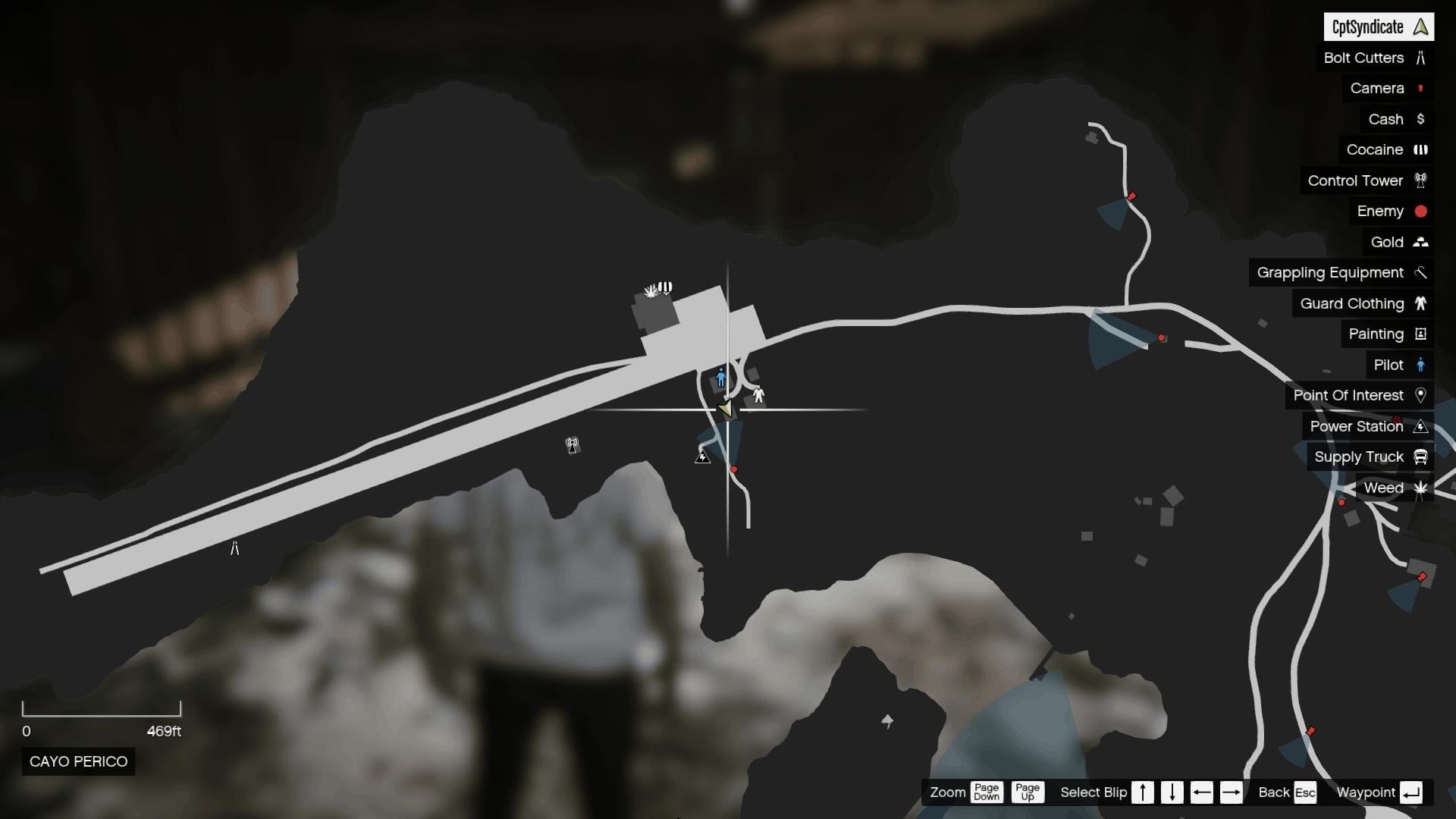Viewport: 1456px width, 819px height.
Task: Select the Power Station warning icon on the map
Action: point(701,457)
